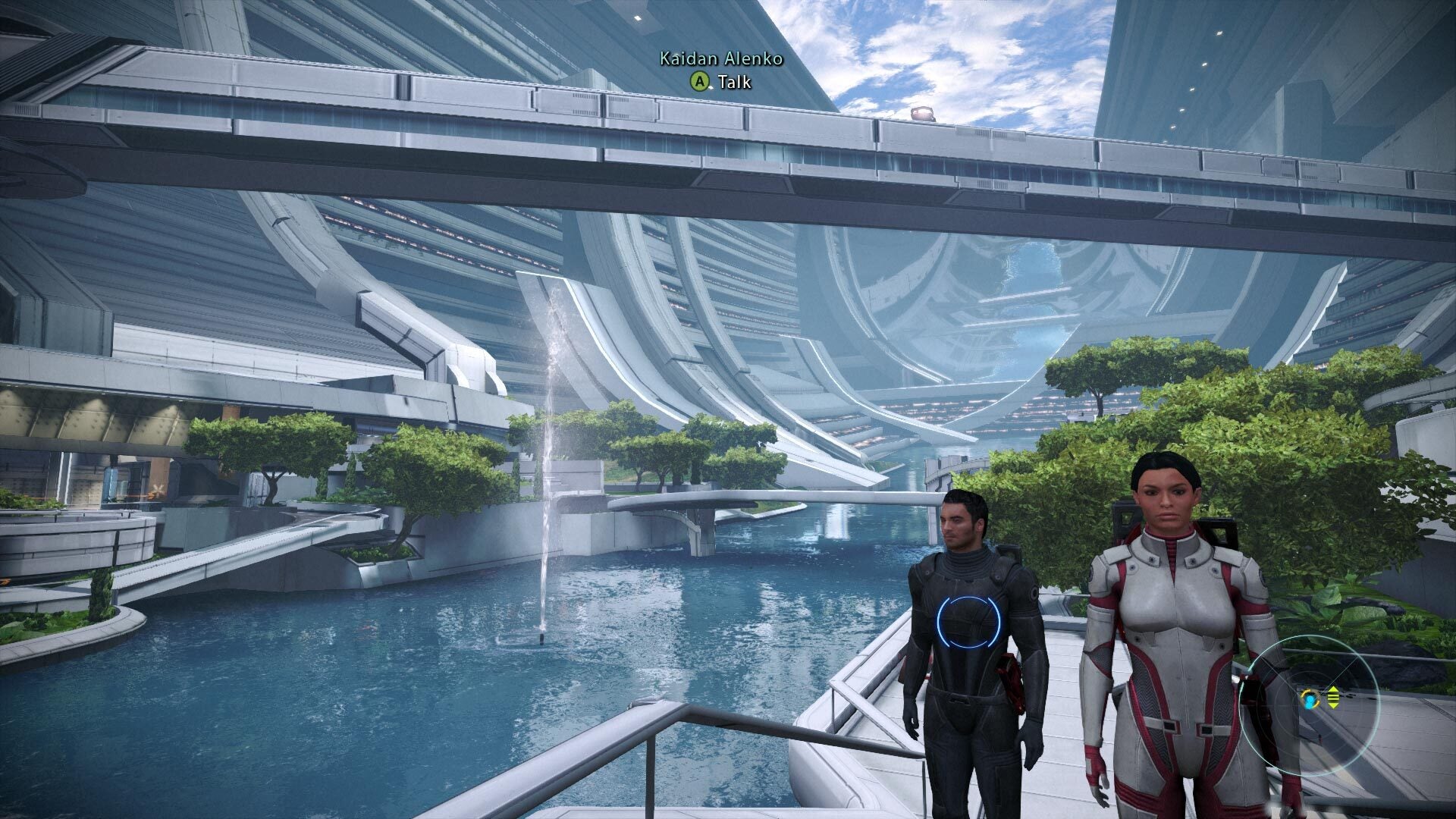Click the blue squadmate marker on the radar
Viewport: 1456px width, 819px height.
(x=1310, y=698)
